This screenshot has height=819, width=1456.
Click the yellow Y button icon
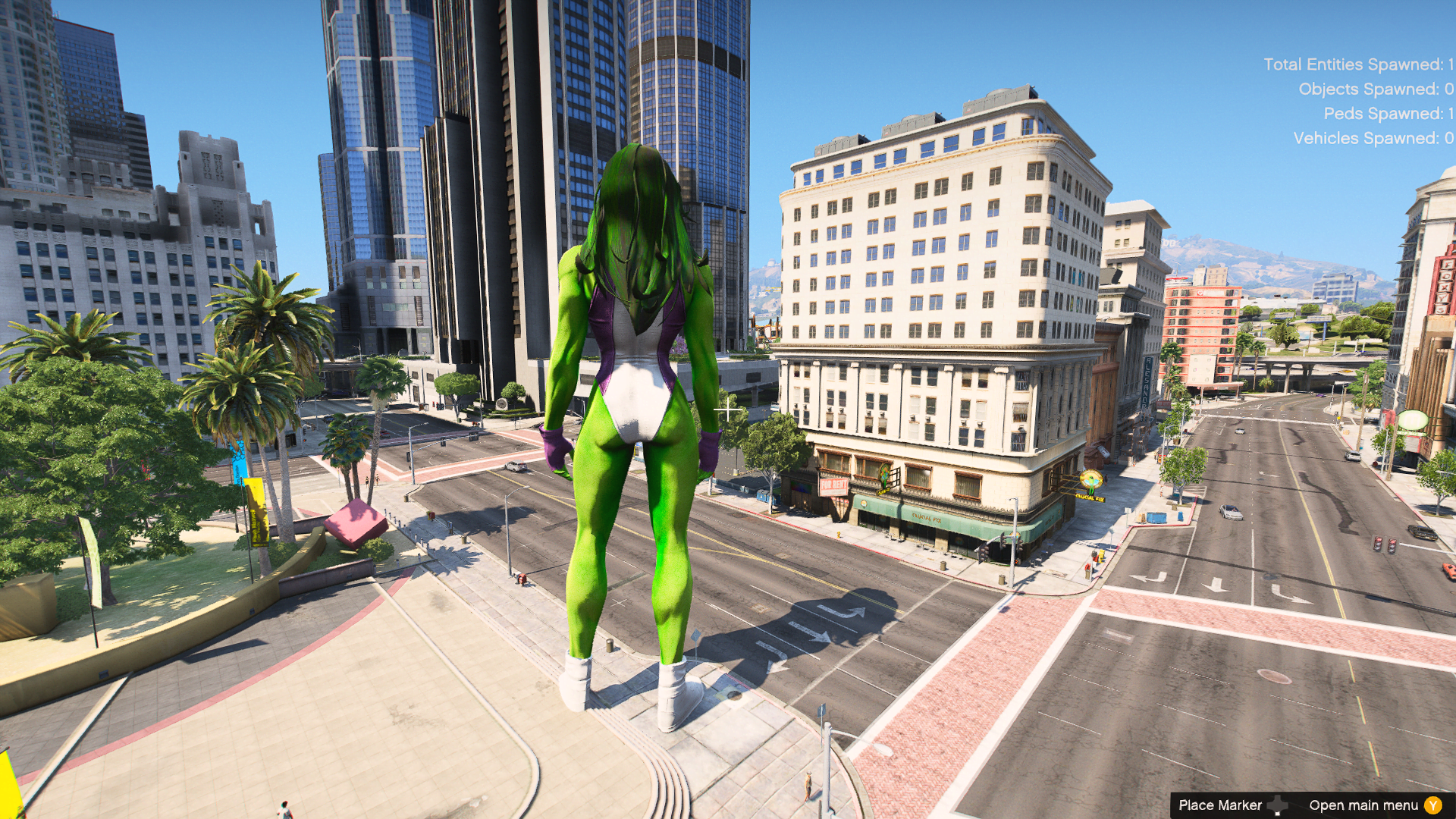1432,806
